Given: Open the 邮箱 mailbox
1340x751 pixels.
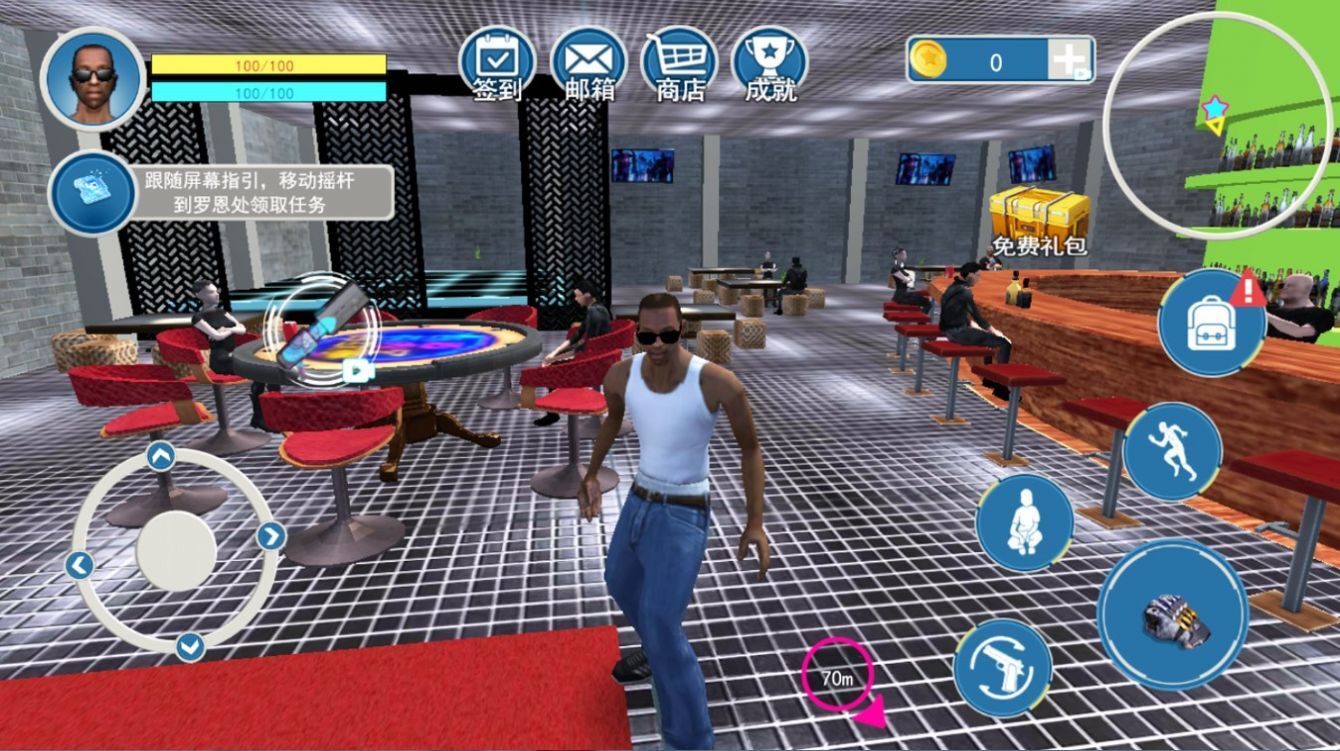Looking at the screenshot, I should click(589, 64).
